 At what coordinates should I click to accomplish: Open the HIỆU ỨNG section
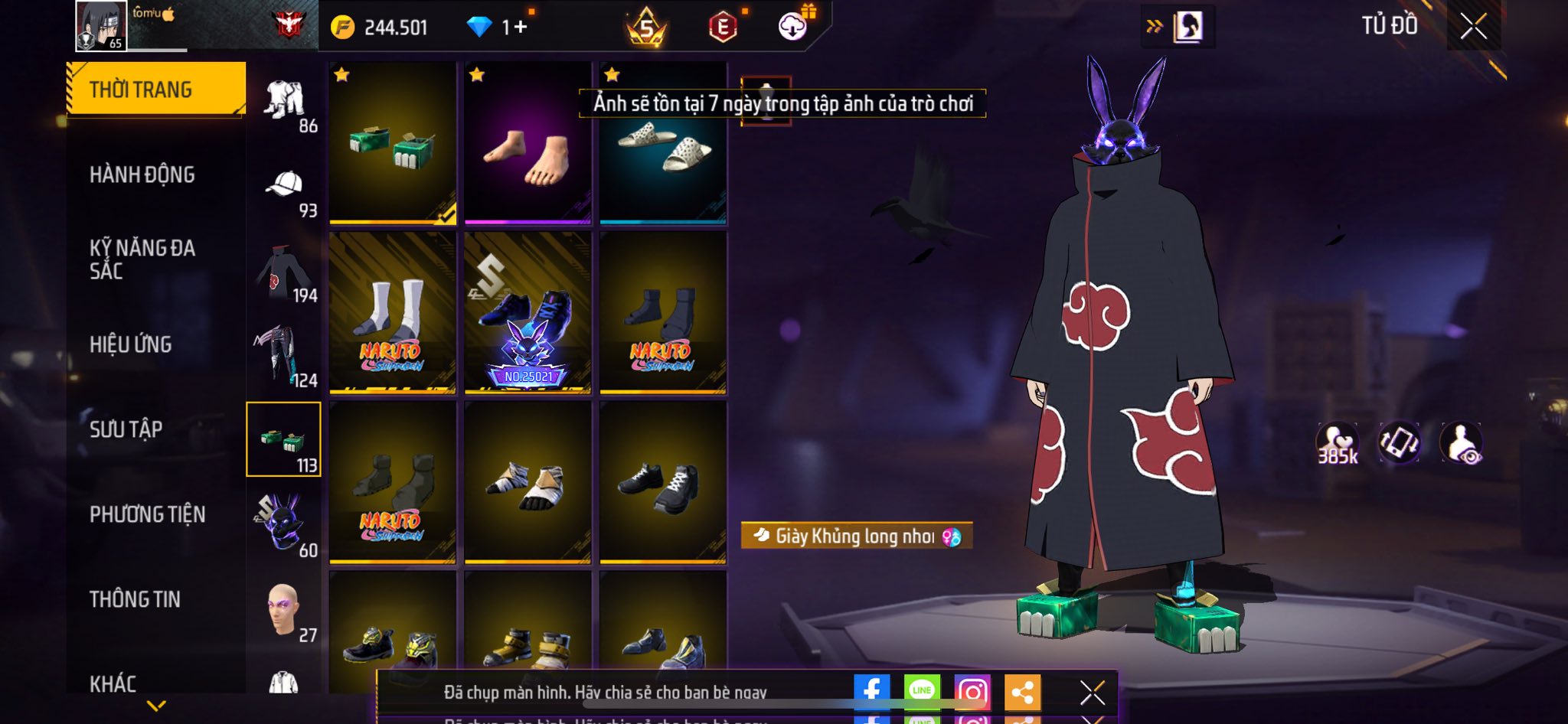(x=131, y=344)
